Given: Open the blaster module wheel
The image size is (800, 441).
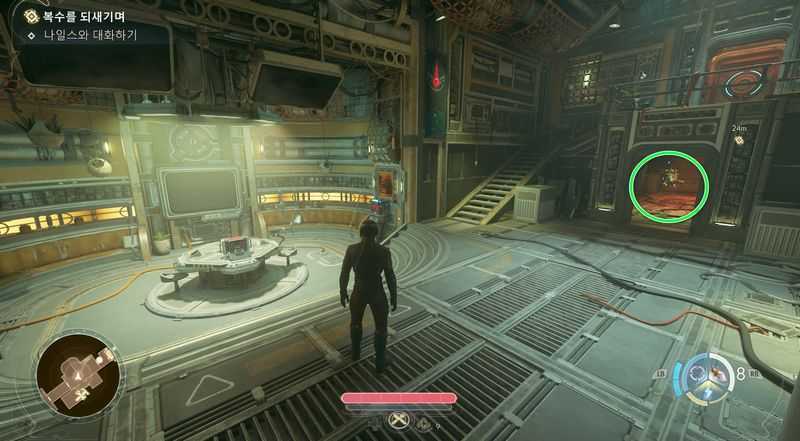Looking at the screenshot, I should coord(712,378).
